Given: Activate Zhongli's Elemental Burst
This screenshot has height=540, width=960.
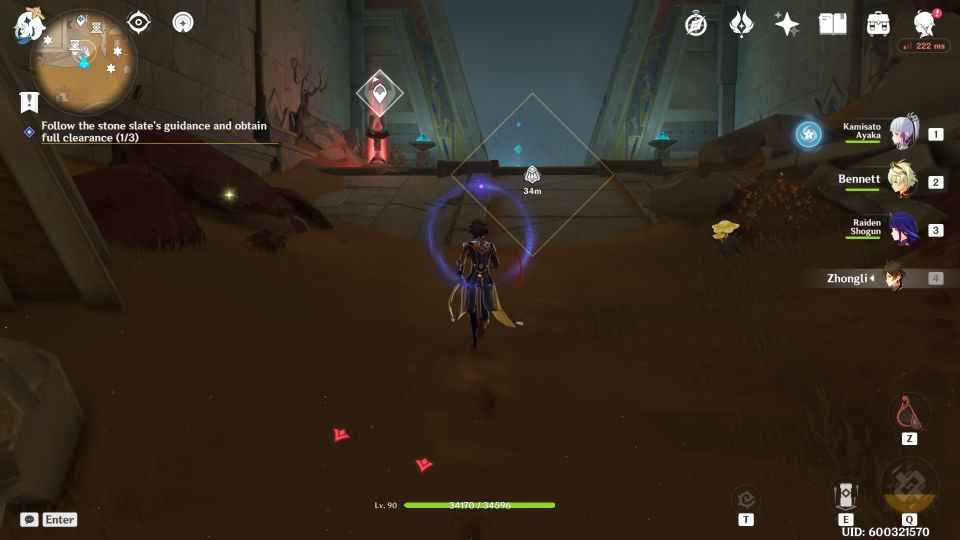Looking at the screenshot, I should tap(909, 487).
